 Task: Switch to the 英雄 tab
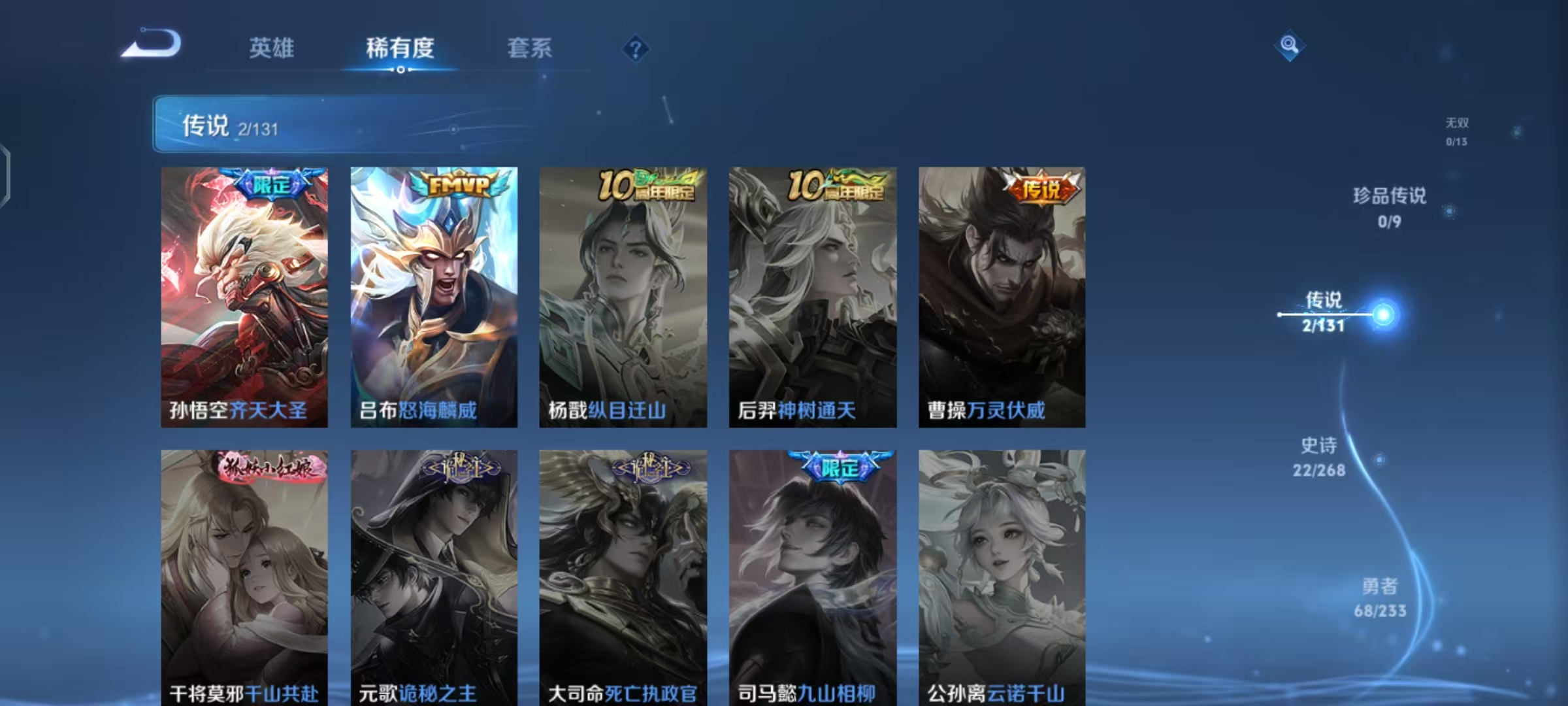pos(272,48)
